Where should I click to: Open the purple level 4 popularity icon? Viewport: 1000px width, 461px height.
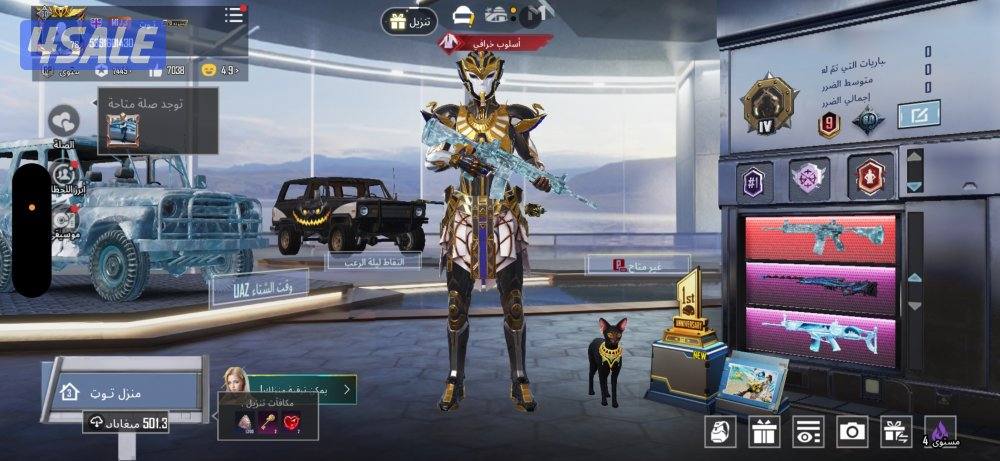click(940, 431)
